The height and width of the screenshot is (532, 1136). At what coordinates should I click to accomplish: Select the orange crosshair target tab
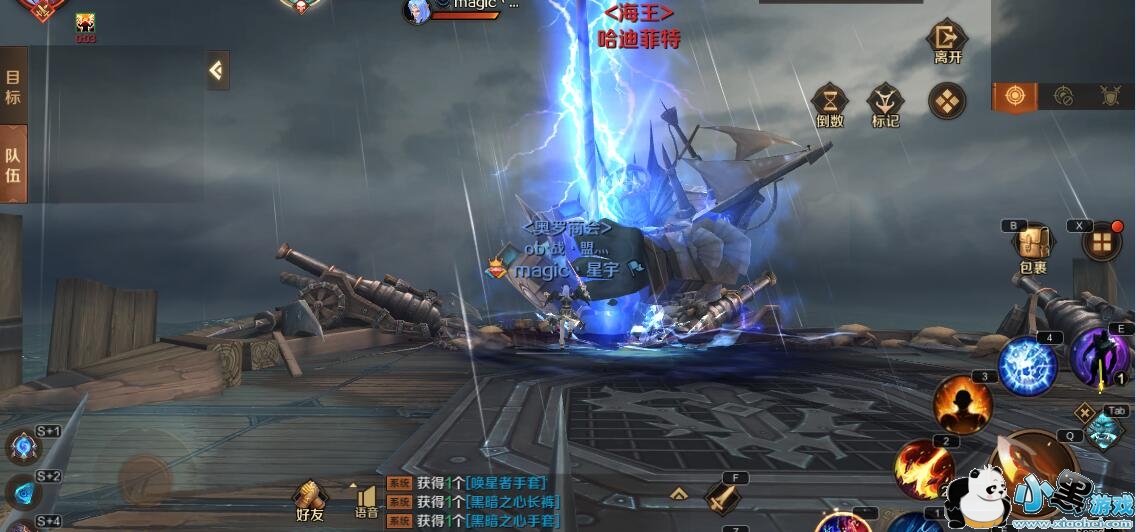(1015, 96)
